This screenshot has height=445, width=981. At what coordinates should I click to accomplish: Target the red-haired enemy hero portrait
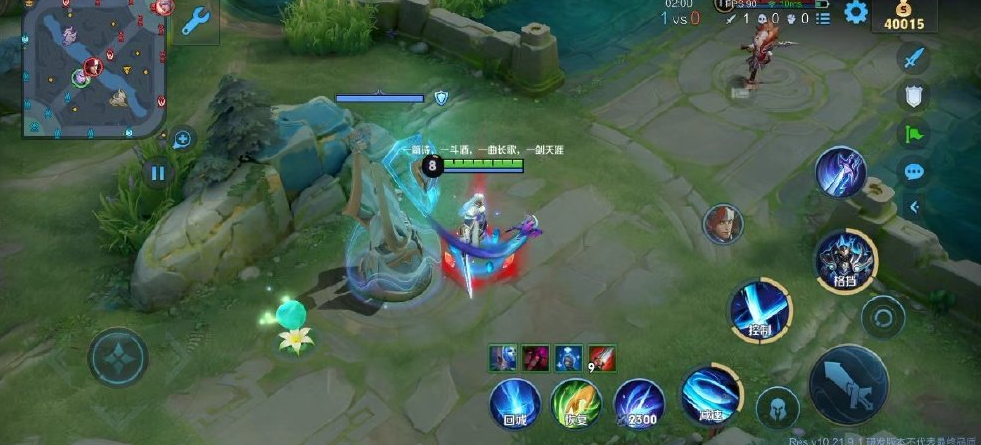point(722,224)
